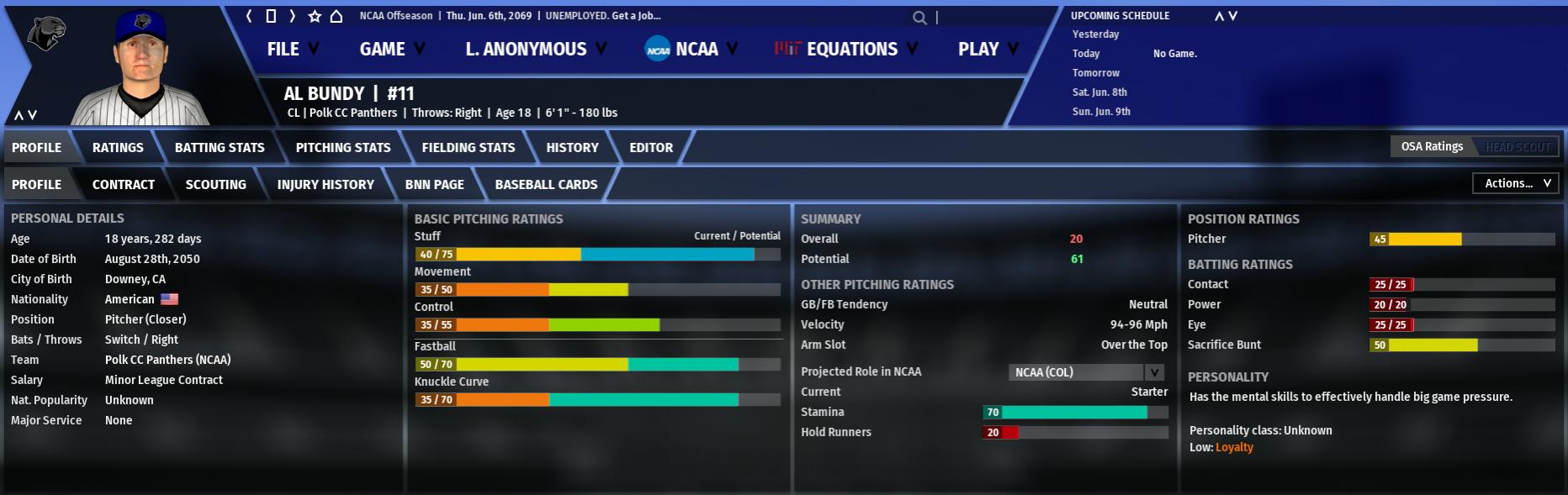Open the FILE menu

point(292,50)
